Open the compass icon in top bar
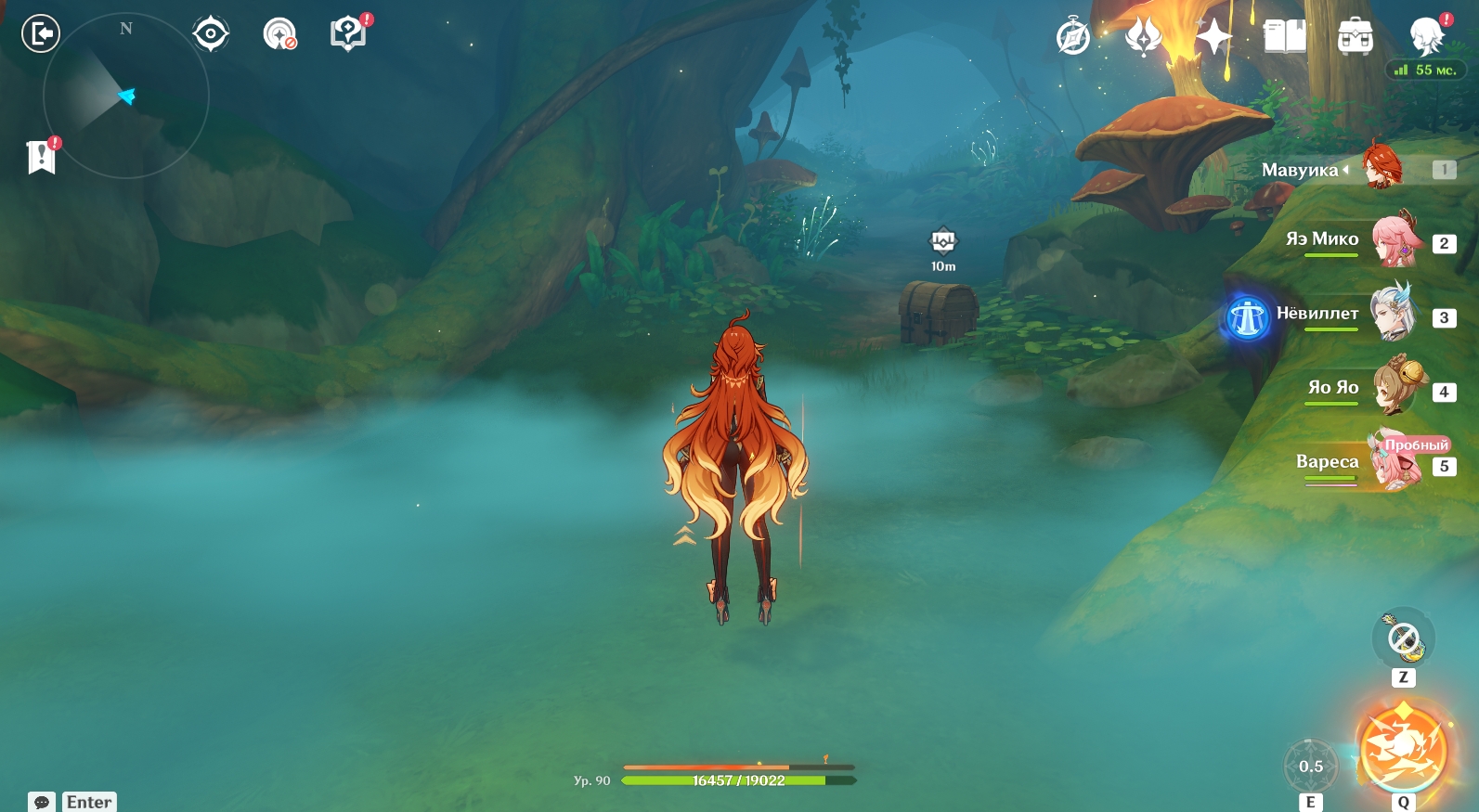This screenshot has width=1479, height=812. coord(1073,37)
